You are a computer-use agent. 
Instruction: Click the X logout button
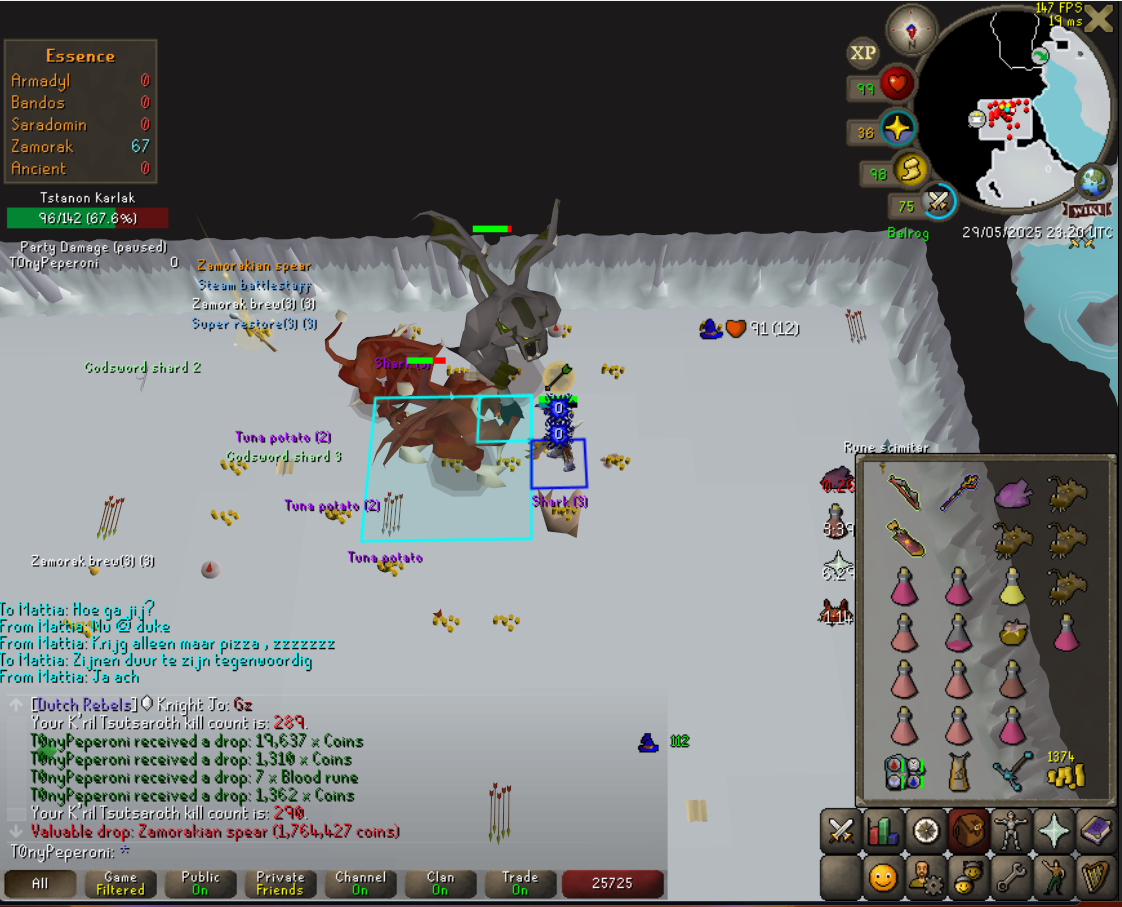[1098, 18]
